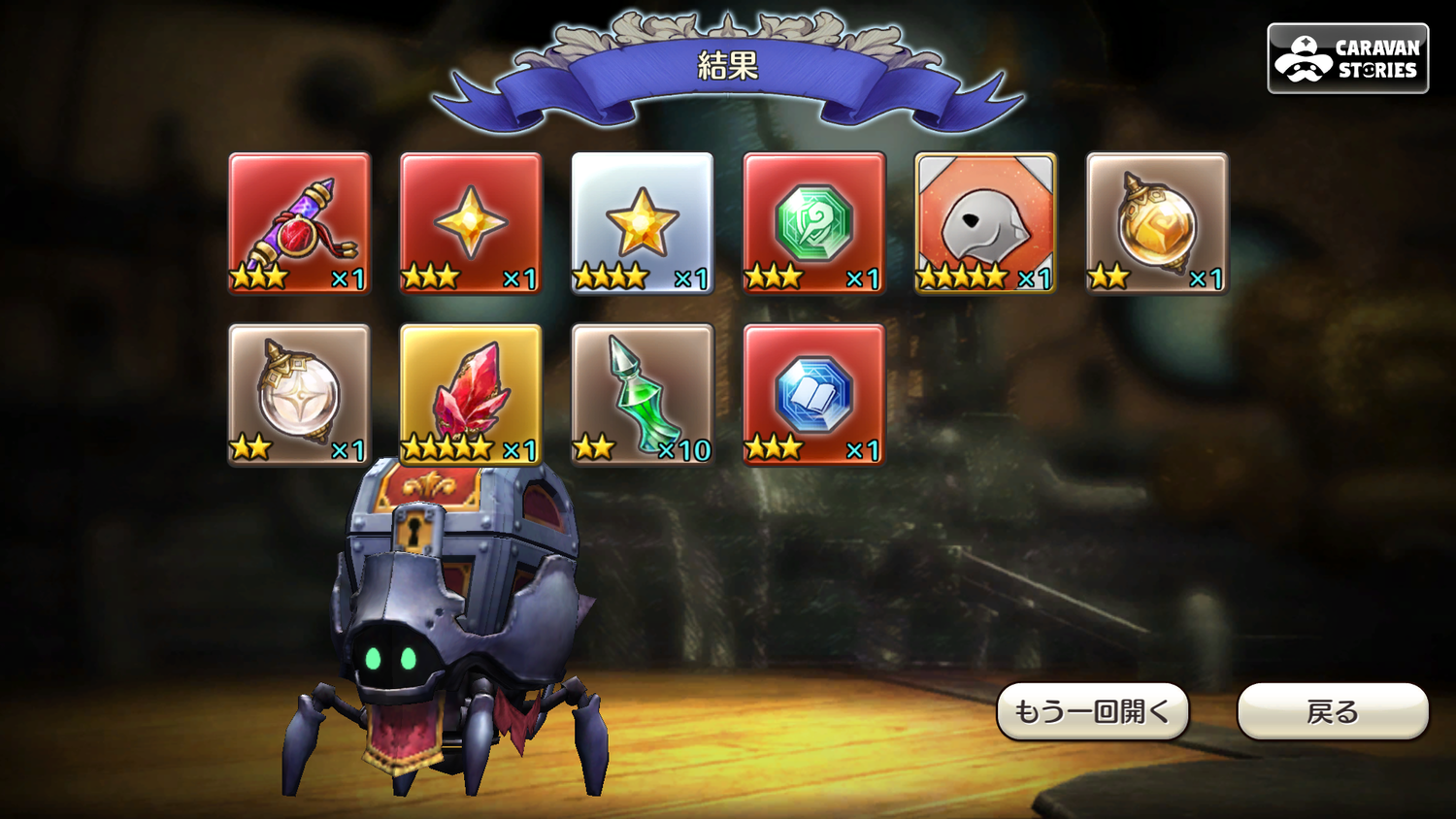Click the Caravan Stories logo

click(1347, 58)
